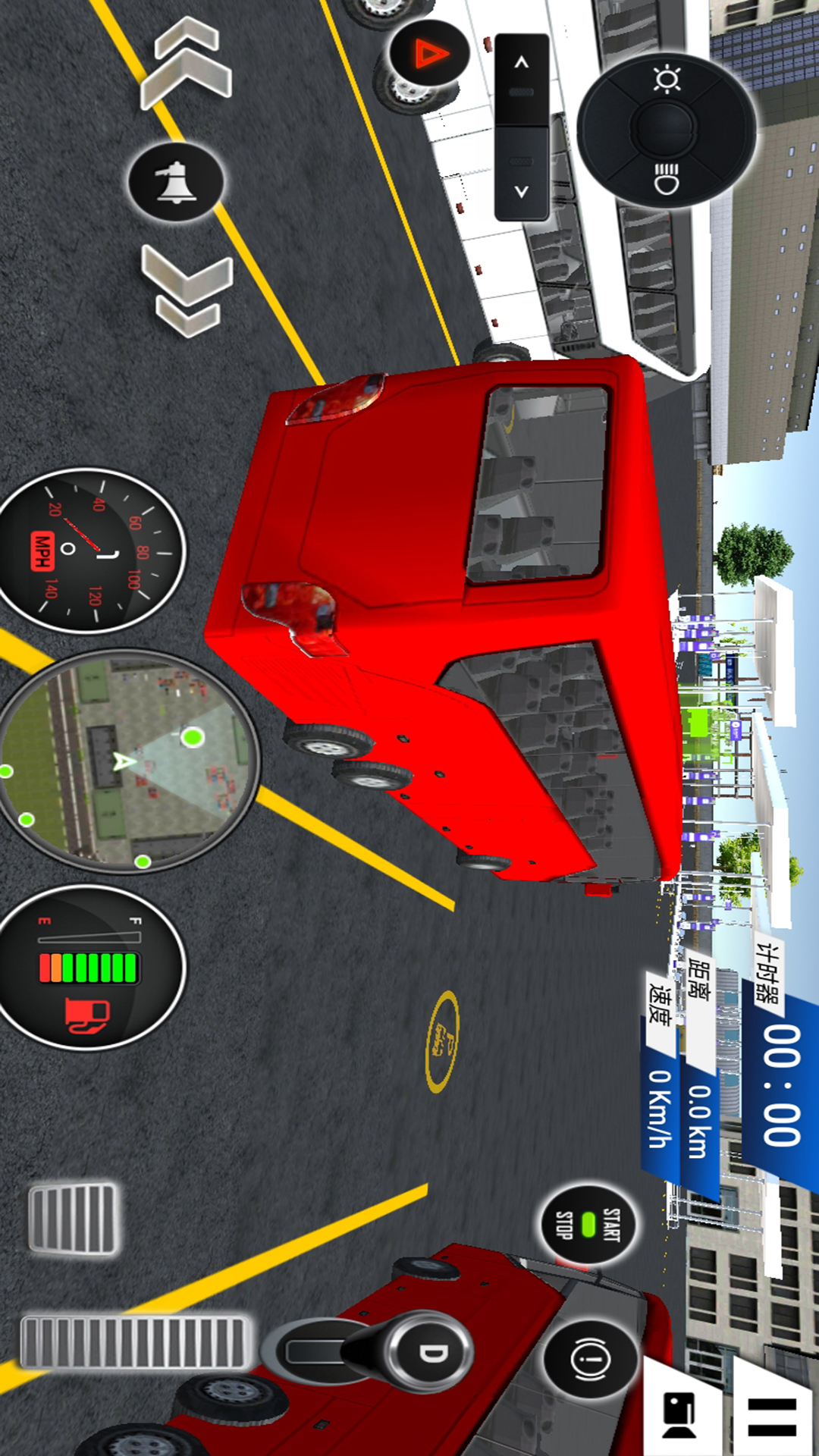The width and height of the screenshot is (819, 1456).
Task: Engage the parking brake exclamation button
Action: 591,1359
